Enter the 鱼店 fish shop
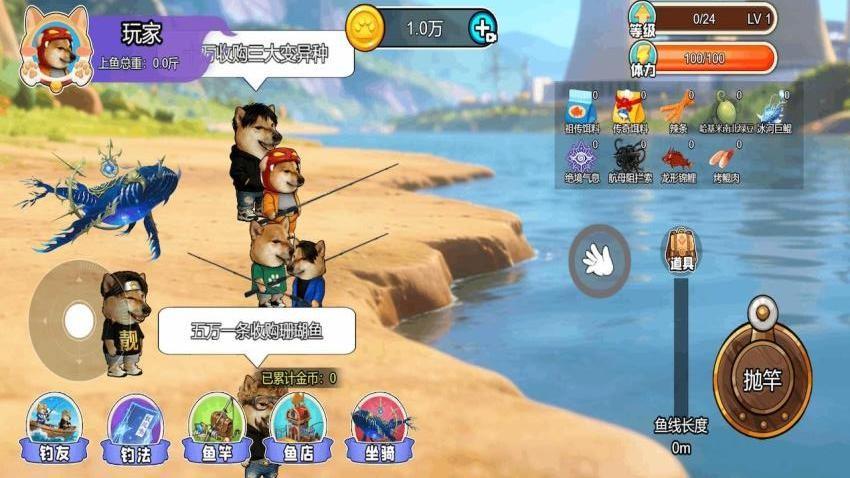Viewport: 850px width, 478px height. [x=298, y=428]
